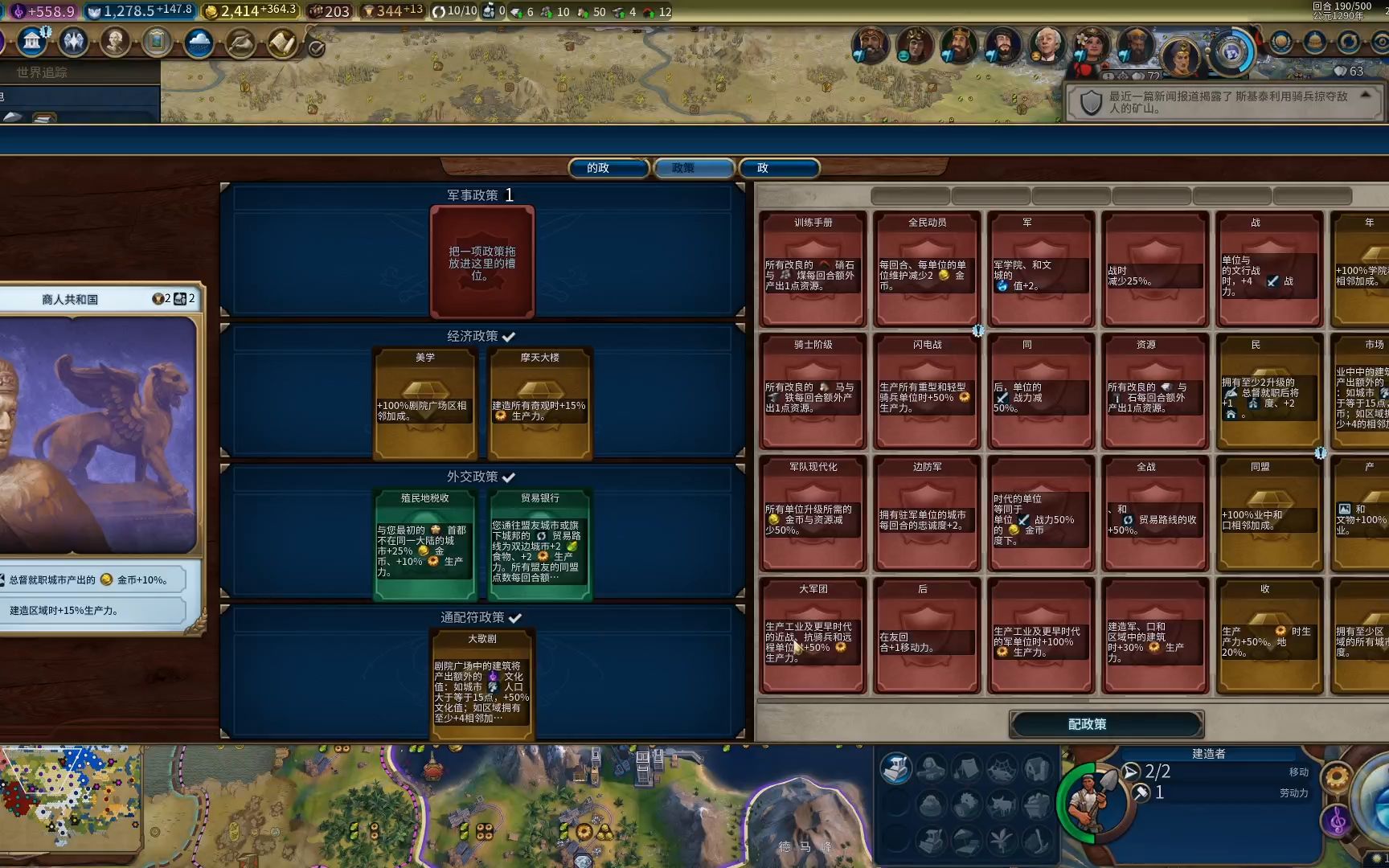Screen dimensions: 1389x868
Task: Choose the 军队现代化 policy card
Action: point(813,514)
